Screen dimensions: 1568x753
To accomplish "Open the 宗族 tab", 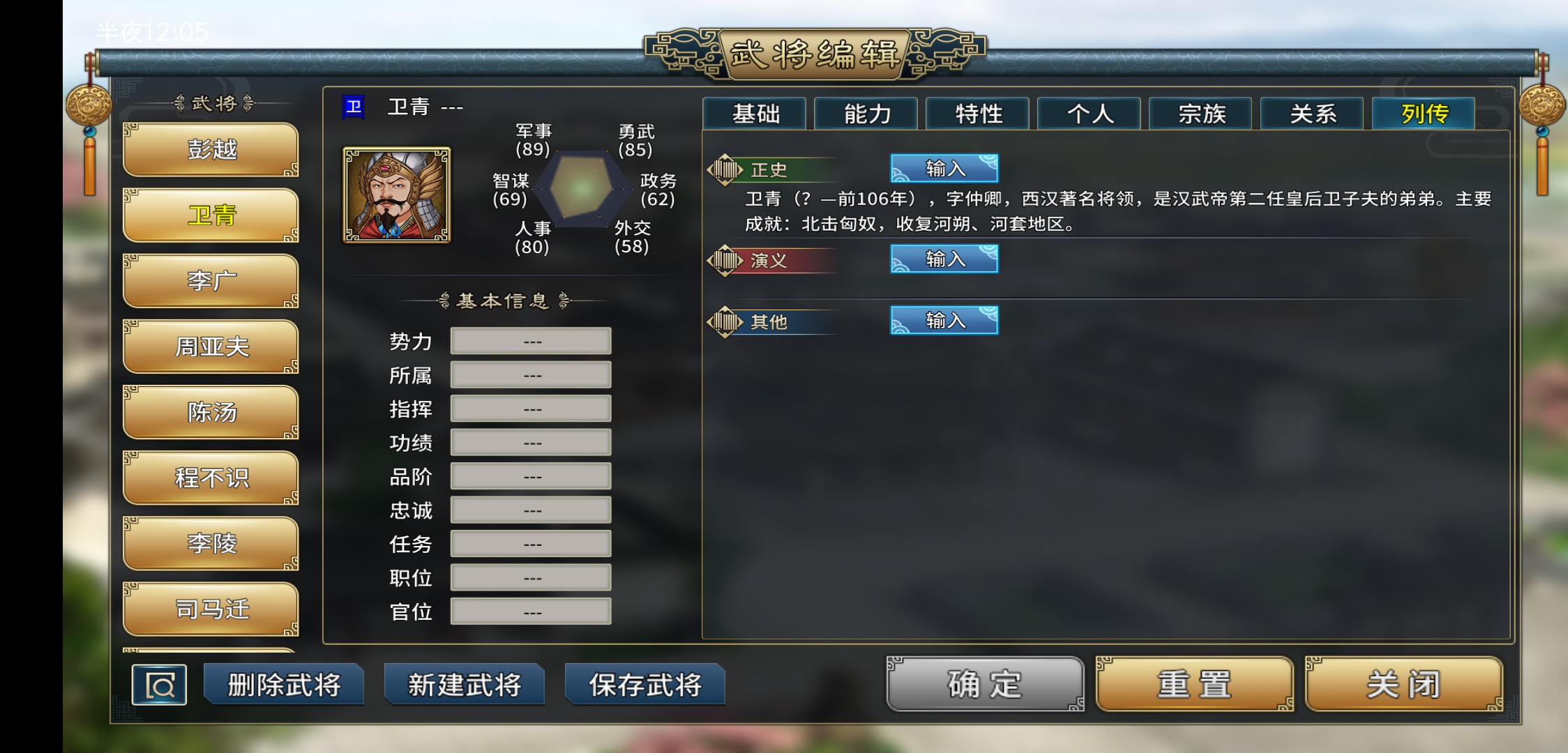I will [x=1200, y=114].
